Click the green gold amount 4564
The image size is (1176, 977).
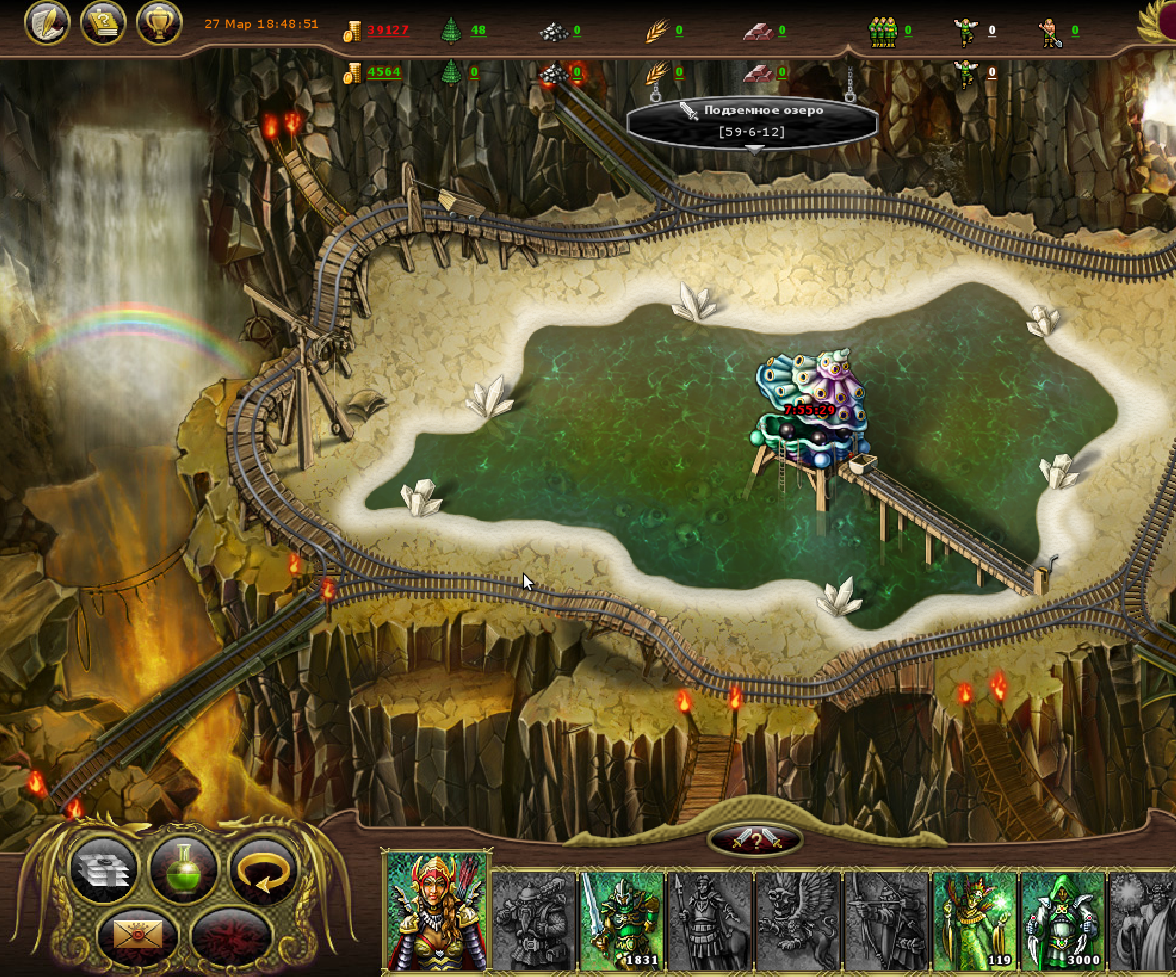point(384,72)
